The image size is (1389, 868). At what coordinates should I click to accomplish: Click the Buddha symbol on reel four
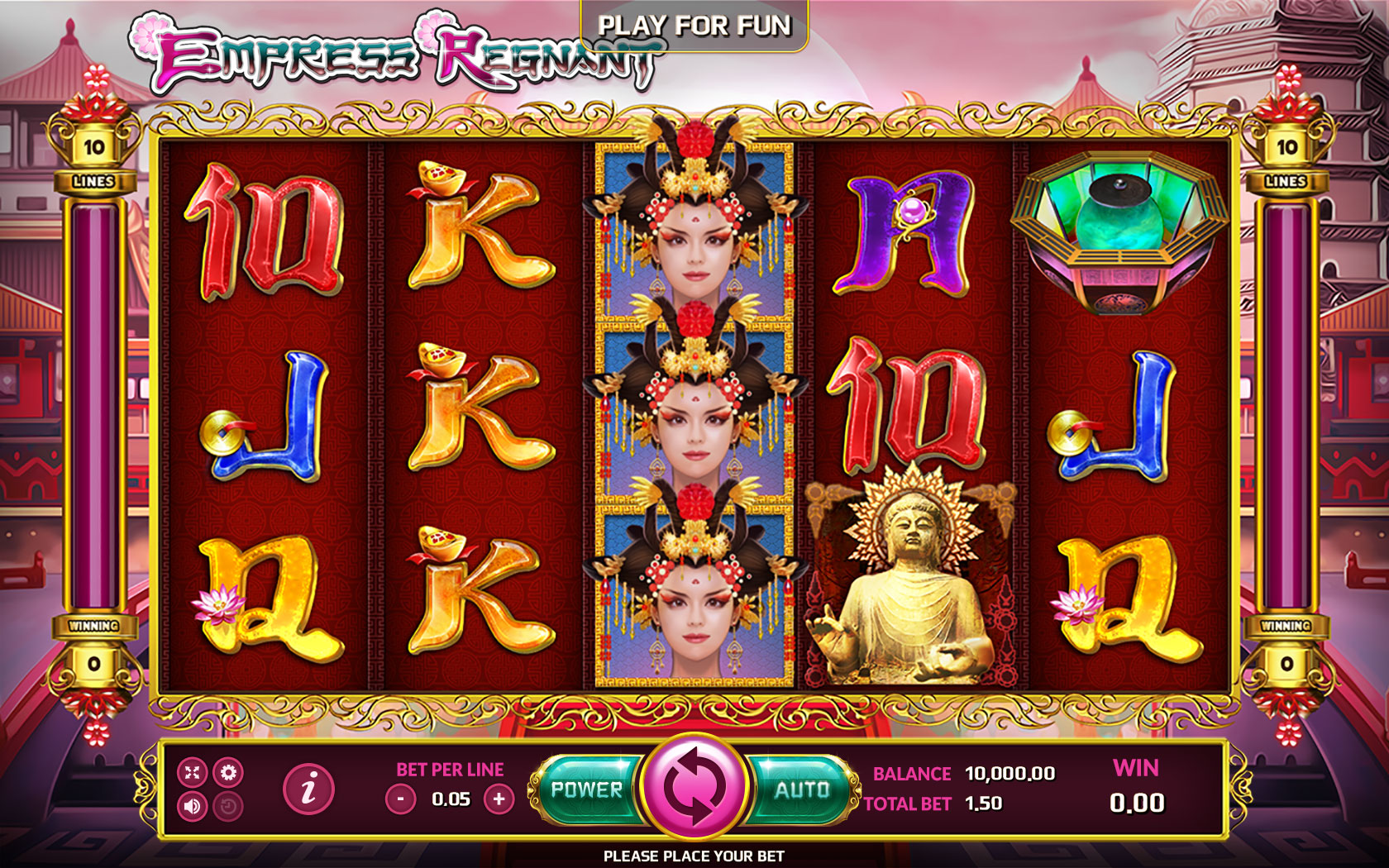914,579
